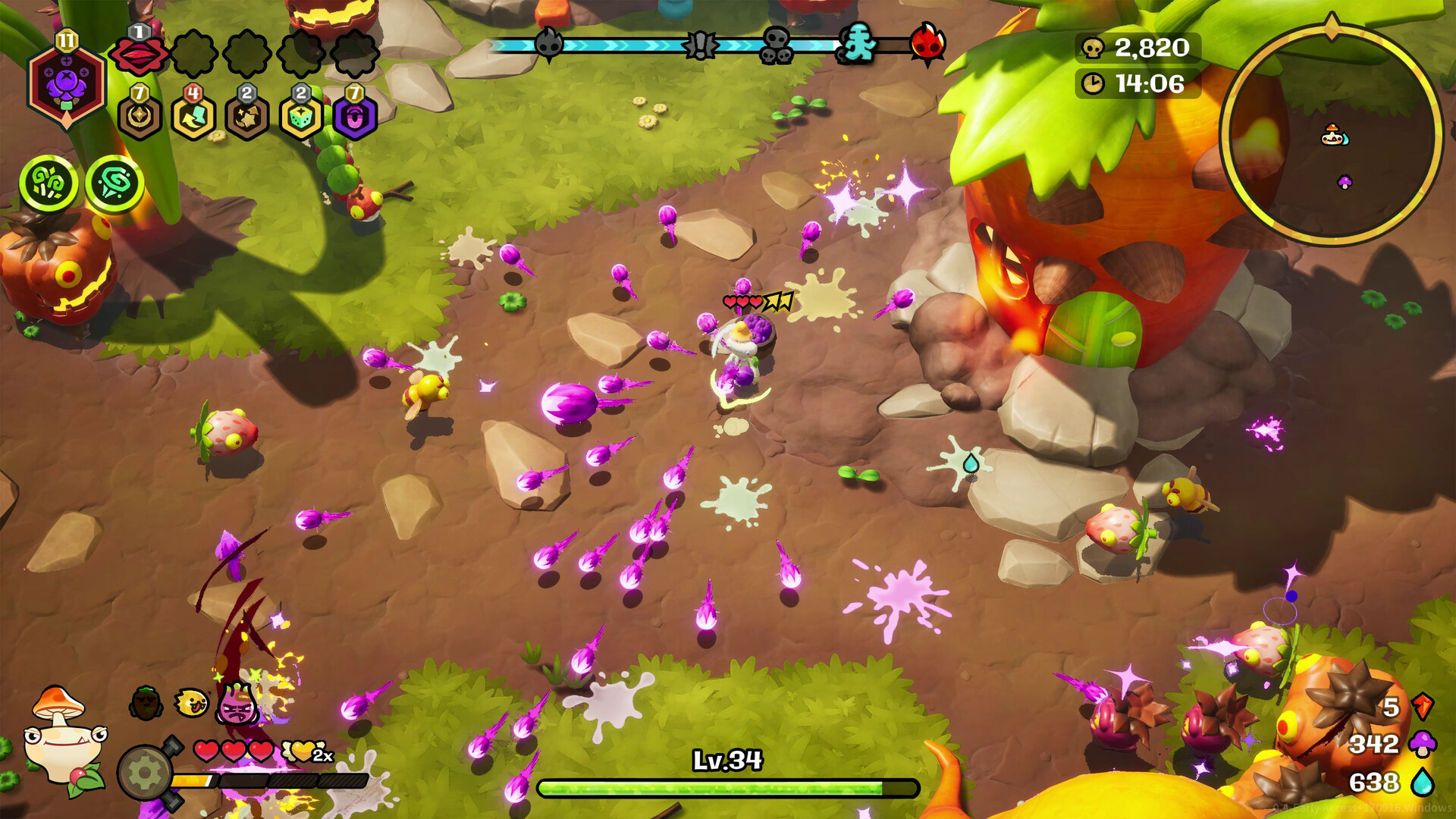This screenshot has width=1456, height=819.
Task: Click the red flame boss marker
Action: [x=927, y=44]
